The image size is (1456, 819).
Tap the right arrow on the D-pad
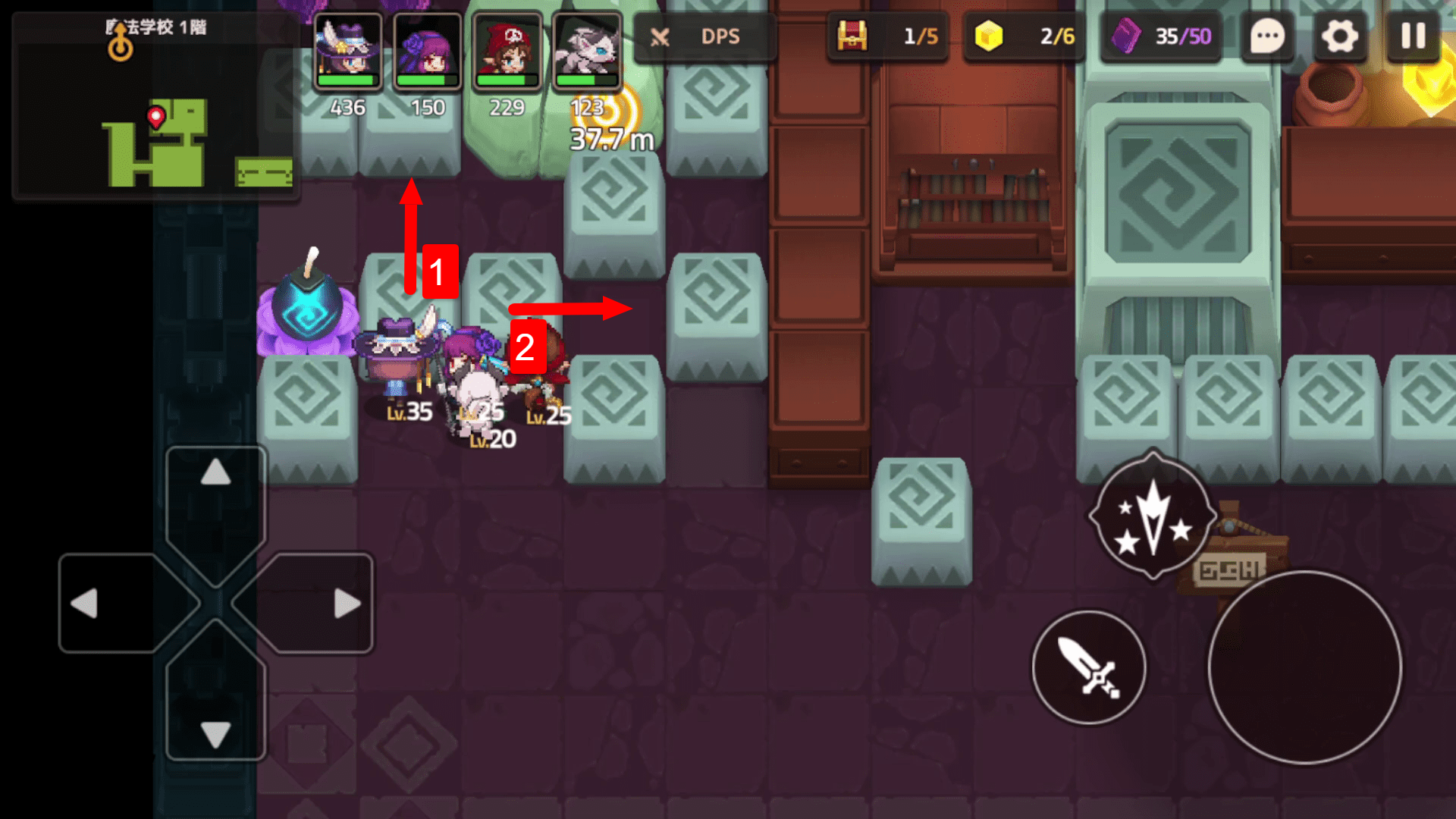[347, 604]
